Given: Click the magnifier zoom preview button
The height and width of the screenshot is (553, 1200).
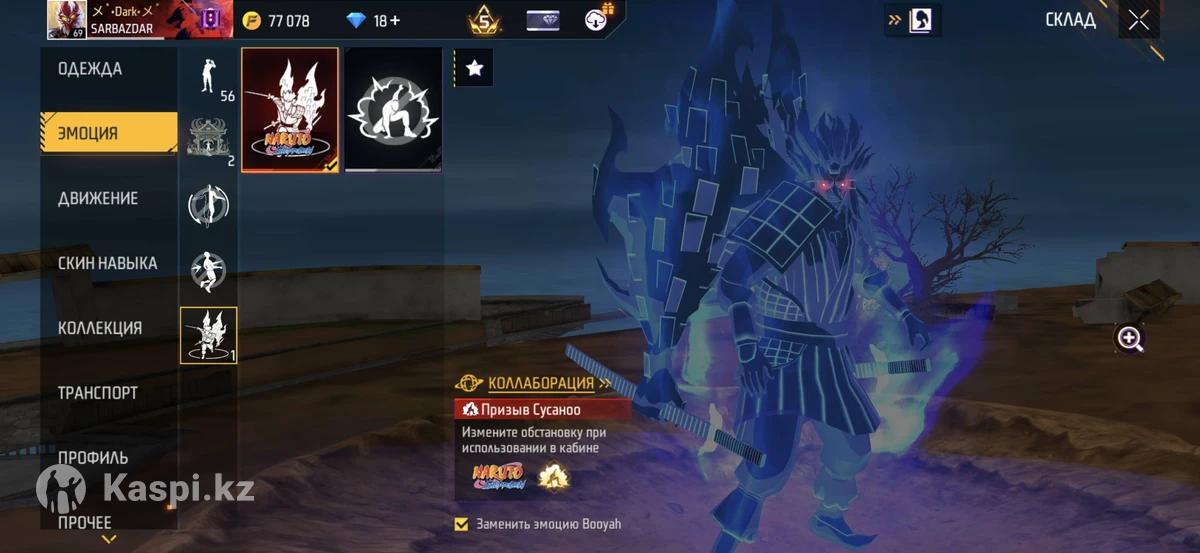Looking at the screenshot, I should (x=1130, y=339).
